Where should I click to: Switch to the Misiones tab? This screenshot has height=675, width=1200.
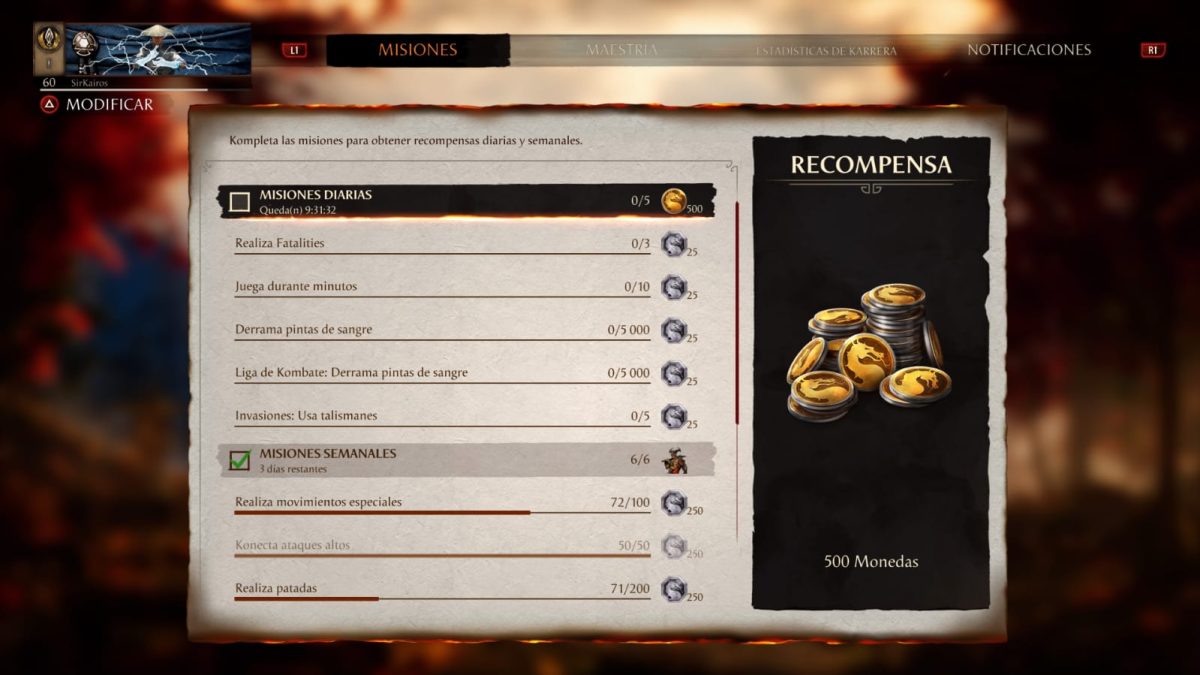(x=417, y=50)
